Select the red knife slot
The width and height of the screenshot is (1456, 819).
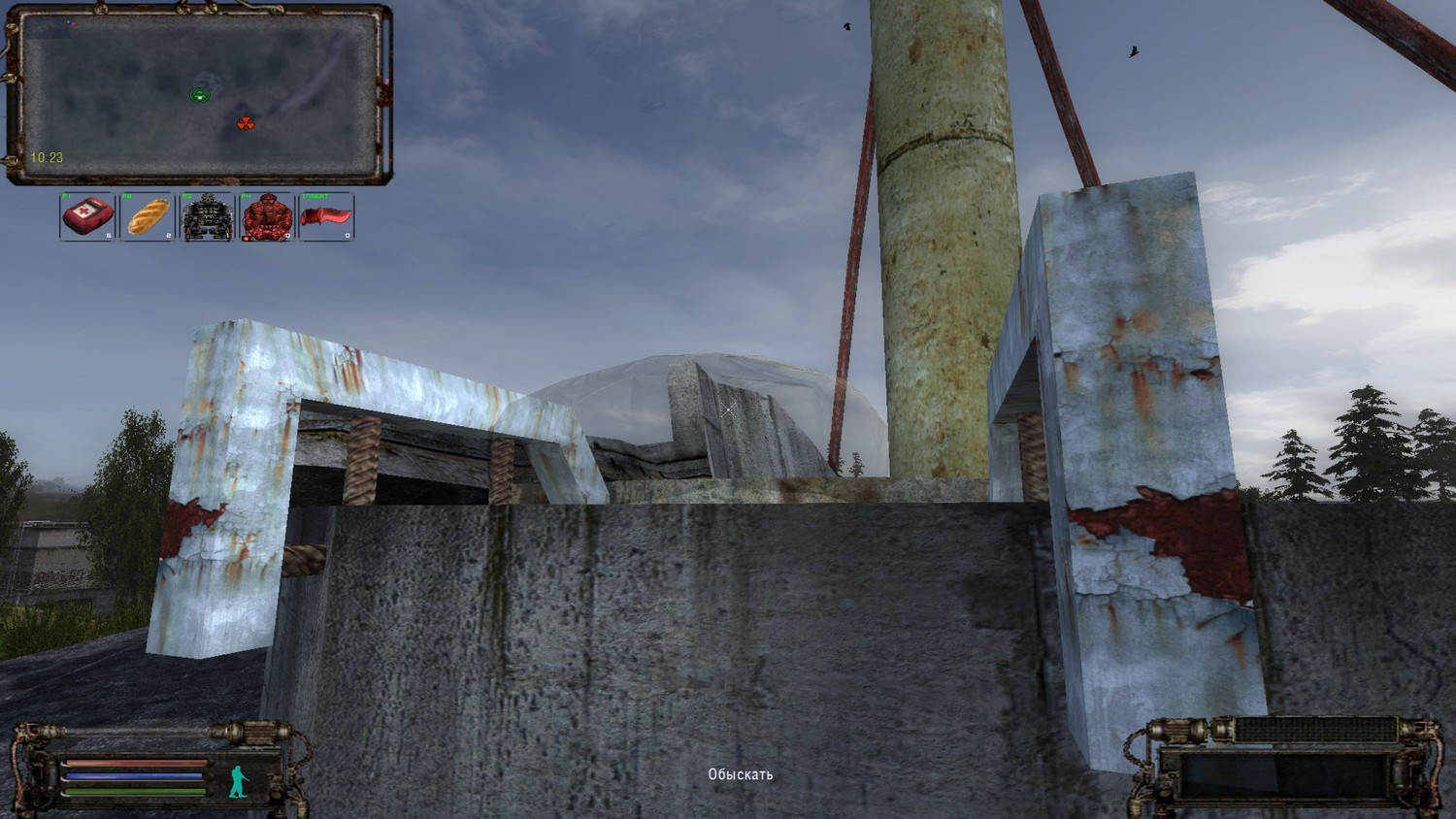326,217
